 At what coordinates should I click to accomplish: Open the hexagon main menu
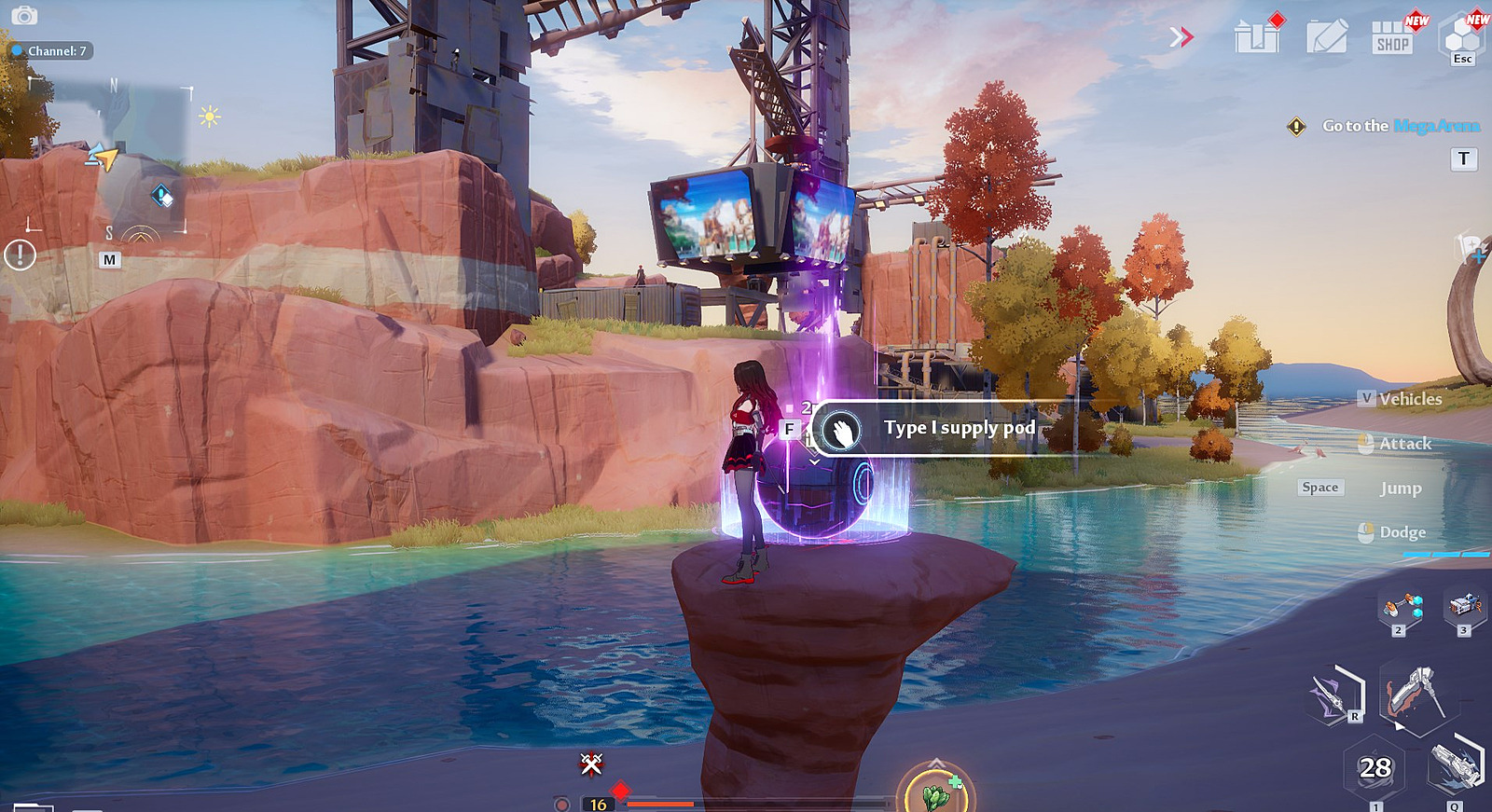tap(1462, 37)
